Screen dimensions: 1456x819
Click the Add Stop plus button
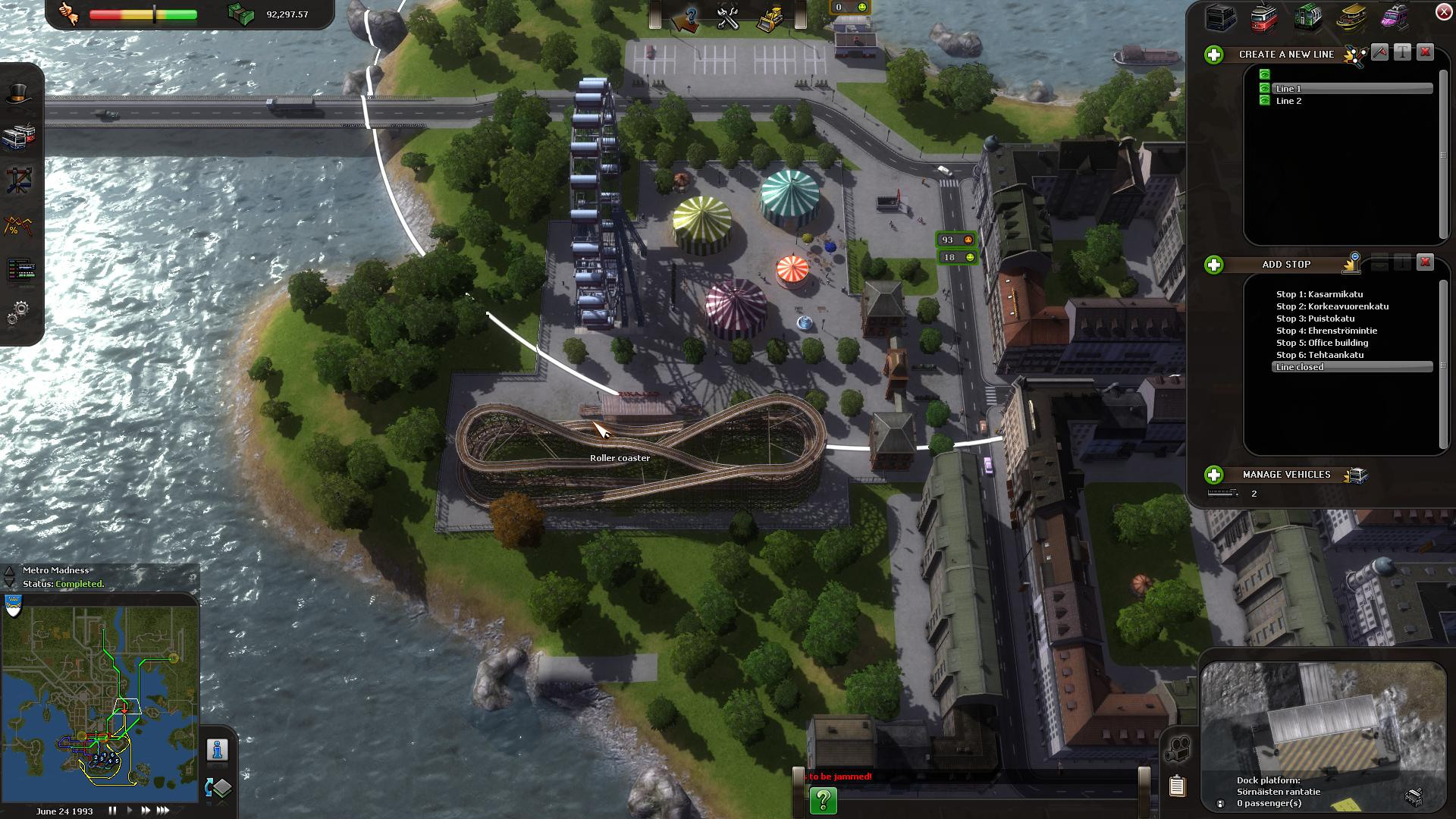click(1214, 265)
